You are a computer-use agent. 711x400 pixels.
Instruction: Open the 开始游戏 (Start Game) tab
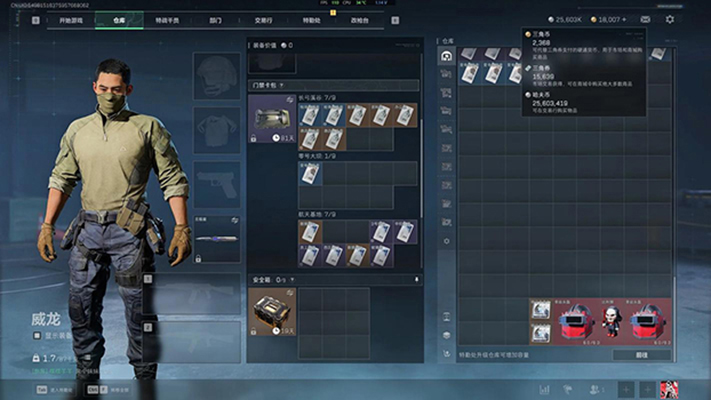tap(72, 19)
